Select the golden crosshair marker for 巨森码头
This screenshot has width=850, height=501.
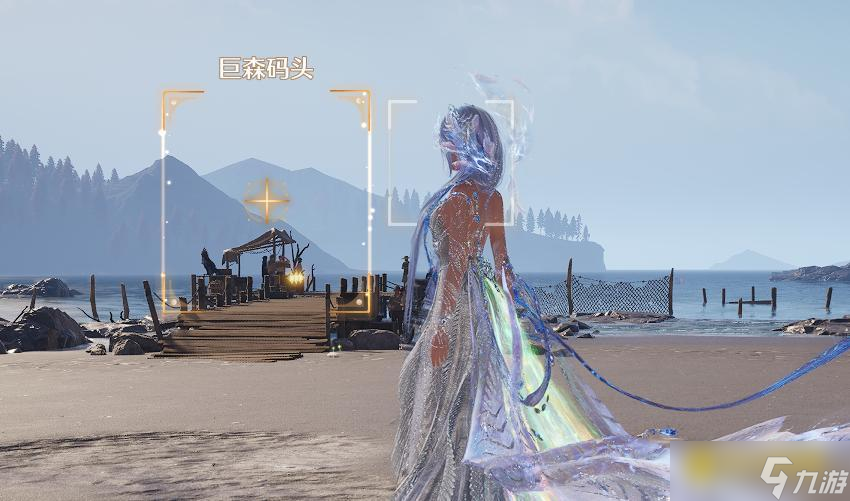click(x=266, y=200)
